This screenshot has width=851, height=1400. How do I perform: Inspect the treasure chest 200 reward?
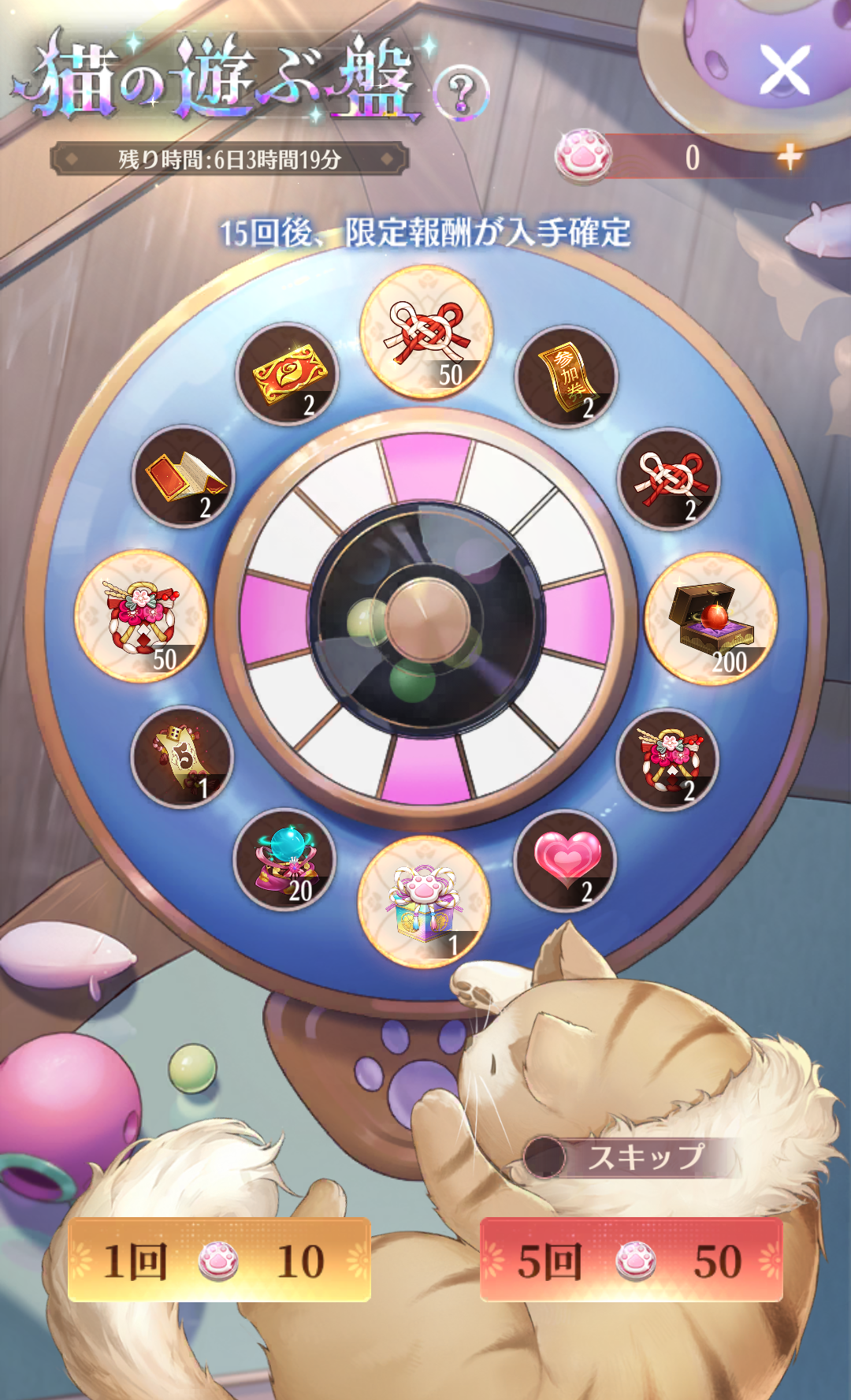[x=711, y=619]
